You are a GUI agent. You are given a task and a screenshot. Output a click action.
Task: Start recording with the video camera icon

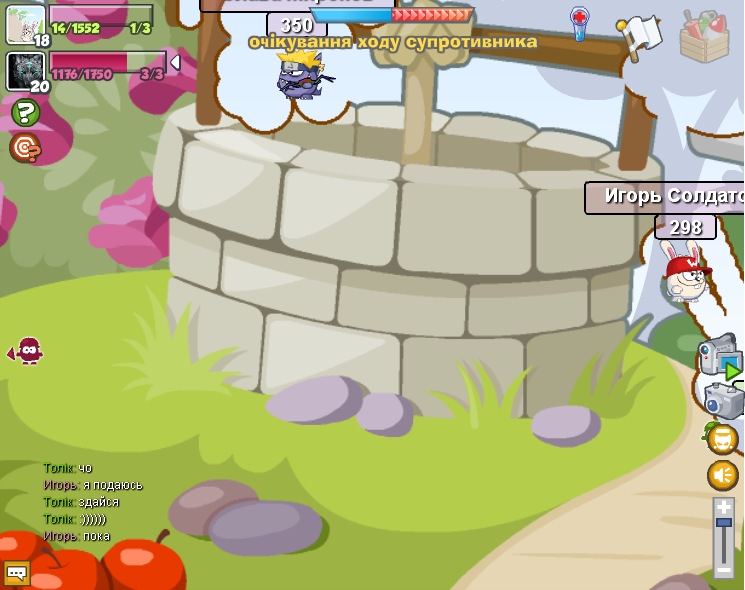[x=719, y=355]
